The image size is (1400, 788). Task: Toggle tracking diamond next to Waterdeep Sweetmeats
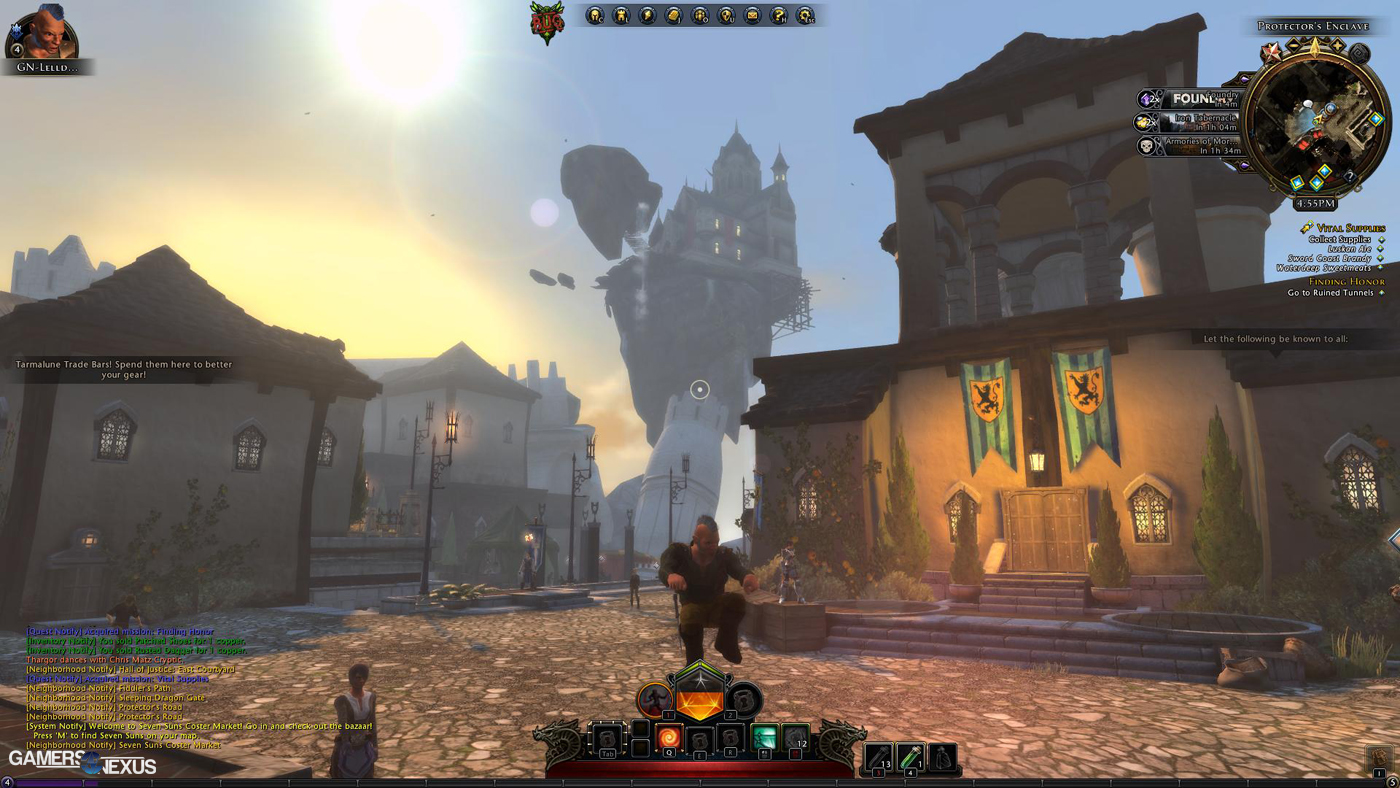[1380, 268]
